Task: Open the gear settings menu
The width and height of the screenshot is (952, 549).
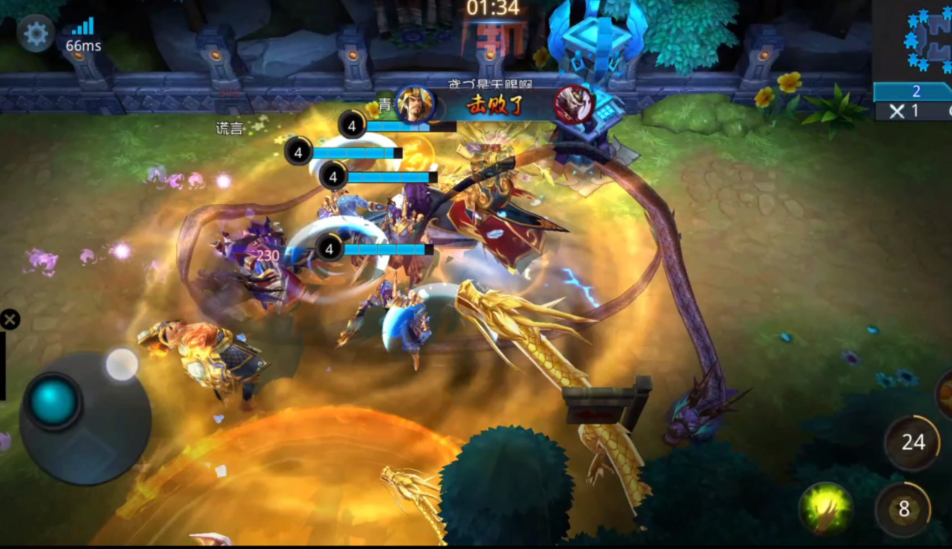Action: (35, 34)
